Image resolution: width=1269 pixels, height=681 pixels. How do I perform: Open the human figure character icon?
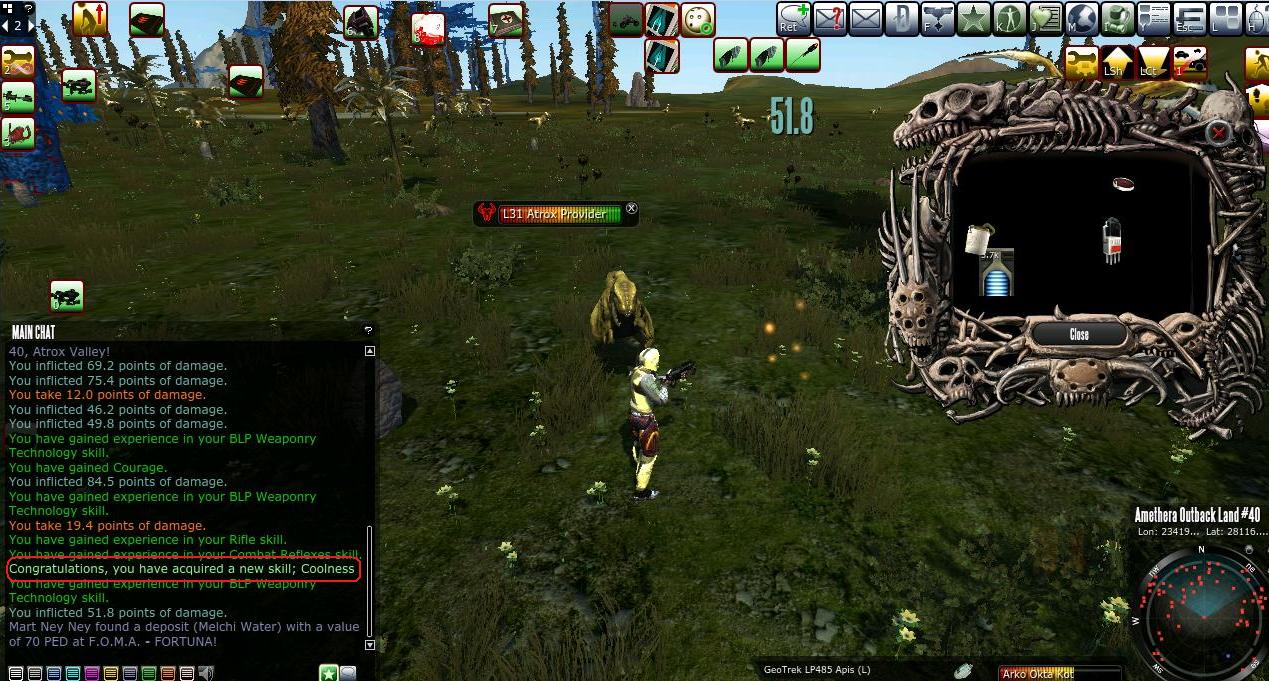click(1008, 18)
